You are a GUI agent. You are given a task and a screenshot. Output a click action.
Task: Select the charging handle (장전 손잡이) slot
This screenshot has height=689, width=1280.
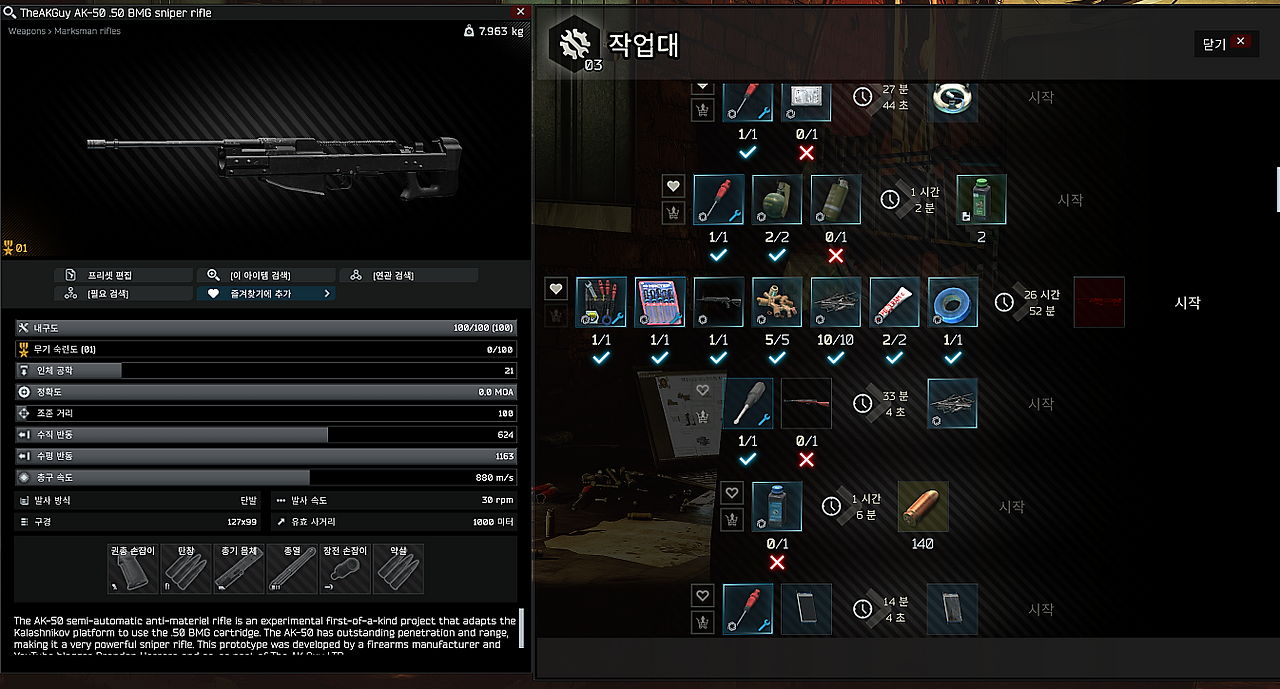tap(345, 569)
